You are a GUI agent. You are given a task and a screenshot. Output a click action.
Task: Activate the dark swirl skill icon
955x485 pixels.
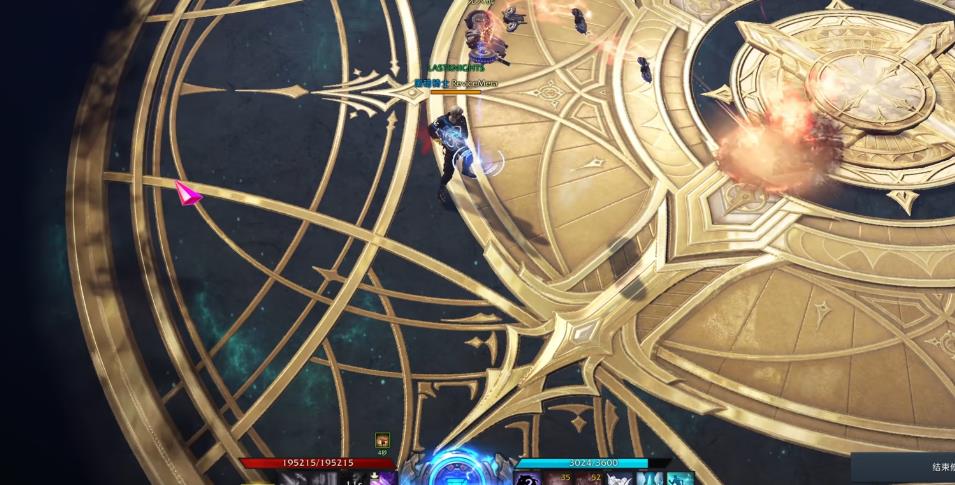pyautogui.click(x=527, y=479)
